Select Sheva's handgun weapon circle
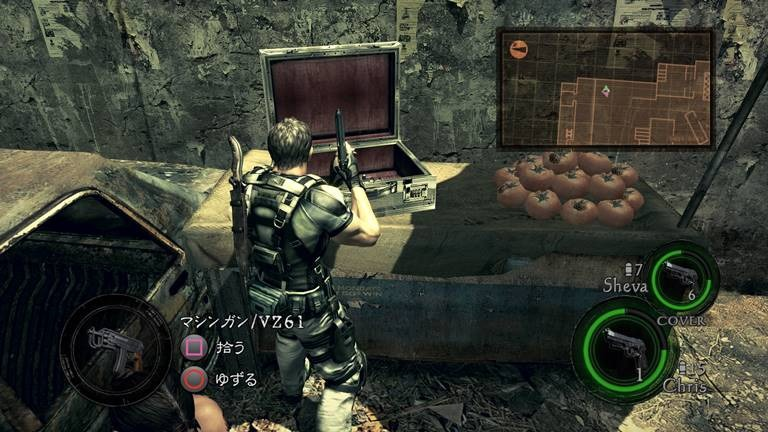Image resolution: width=768 pixels, height=432 pixels. (x=680, y=278)
